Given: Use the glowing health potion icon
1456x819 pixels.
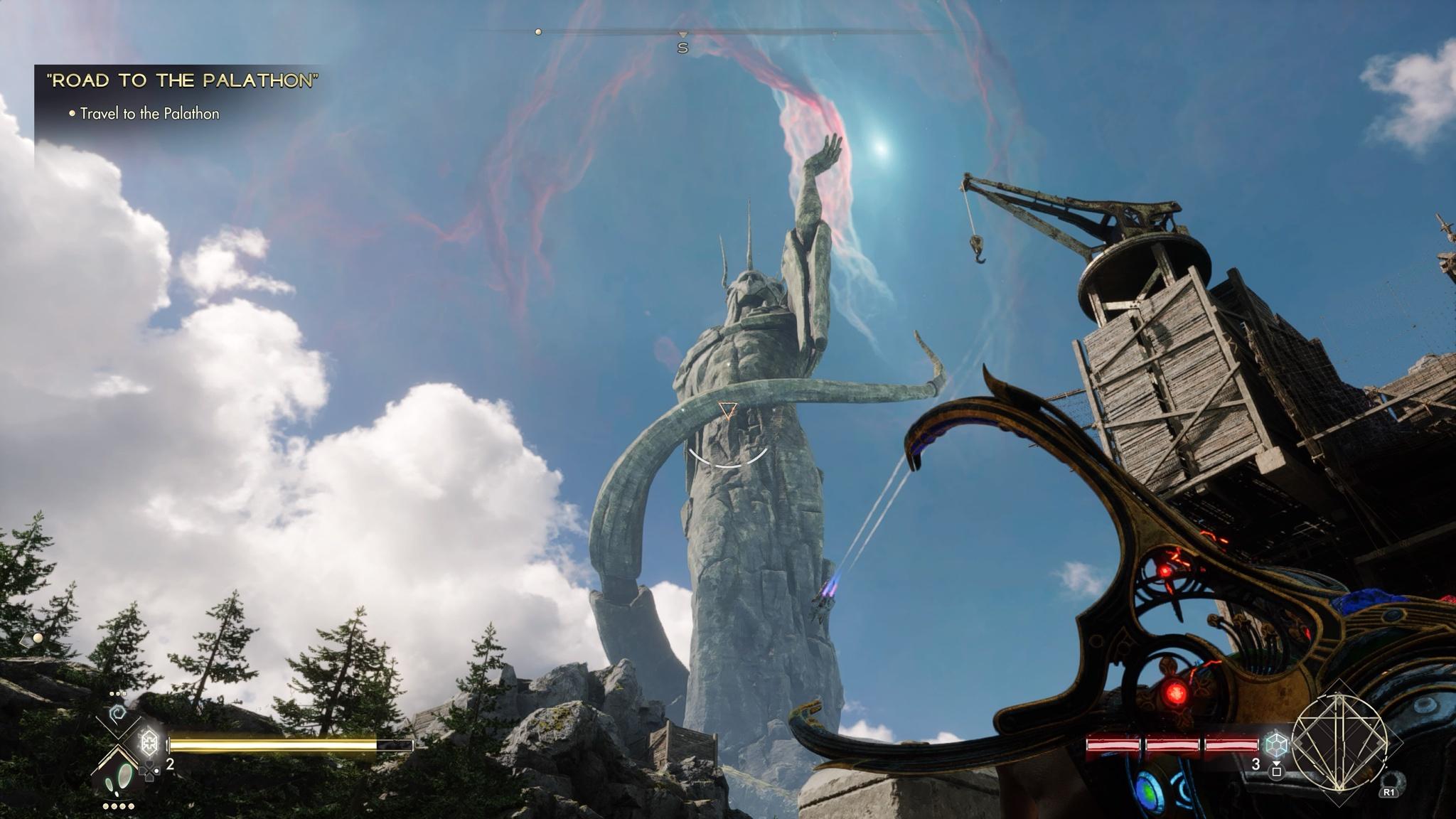Looking at the screenshot, I should pyautogui.click(x=149, y=743).
